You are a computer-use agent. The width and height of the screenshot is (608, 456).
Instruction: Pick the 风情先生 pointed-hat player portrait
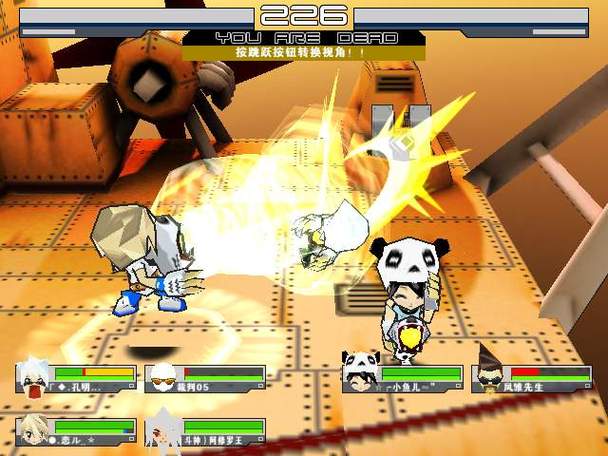click(488, 376)
